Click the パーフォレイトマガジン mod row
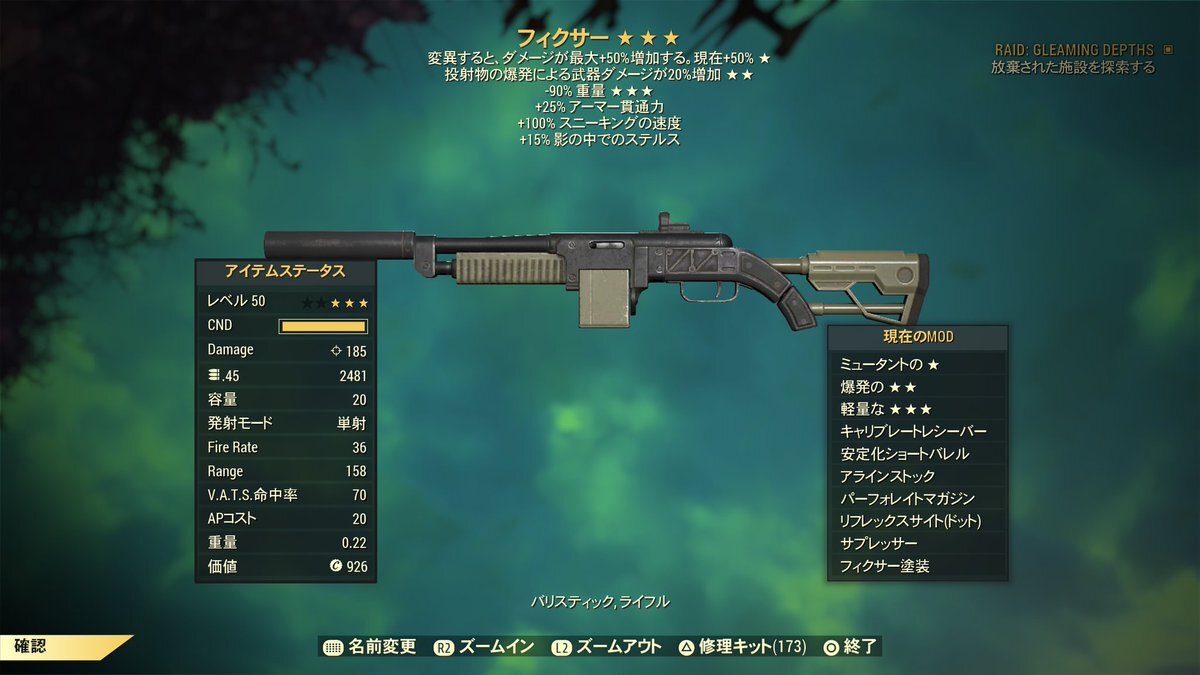Viewport: 1200px width, 675px height. [x=918, y=499]
